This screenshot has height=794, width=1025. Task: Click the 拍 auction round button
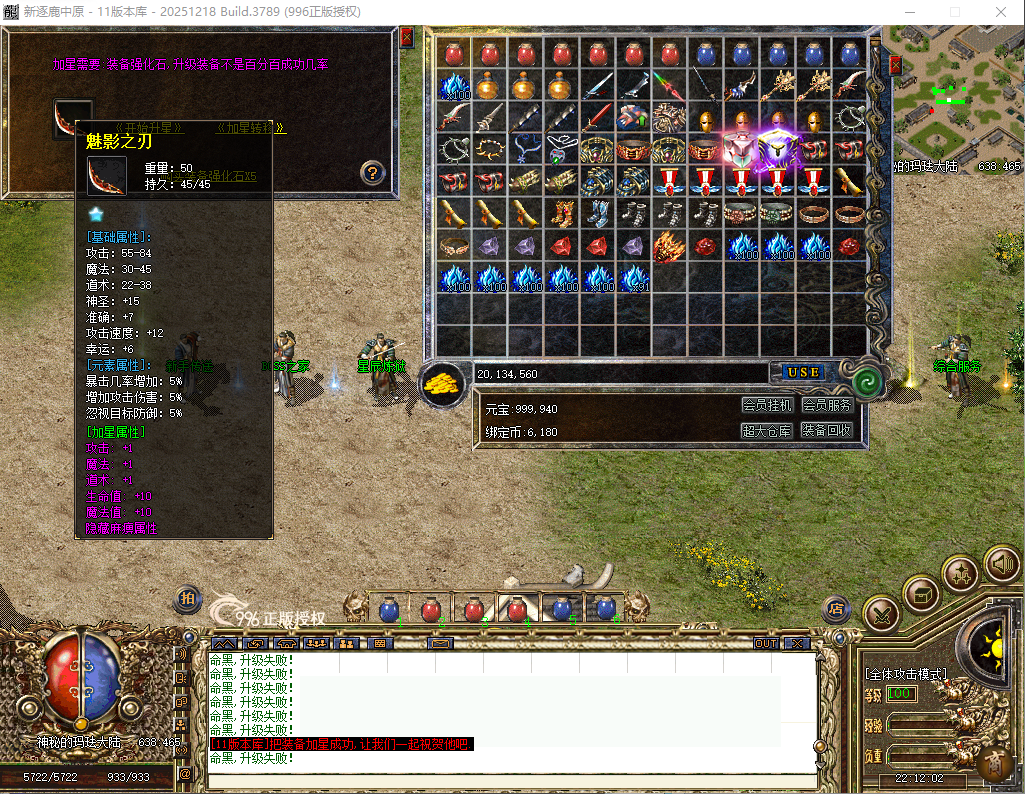click(x=188, y=597)
